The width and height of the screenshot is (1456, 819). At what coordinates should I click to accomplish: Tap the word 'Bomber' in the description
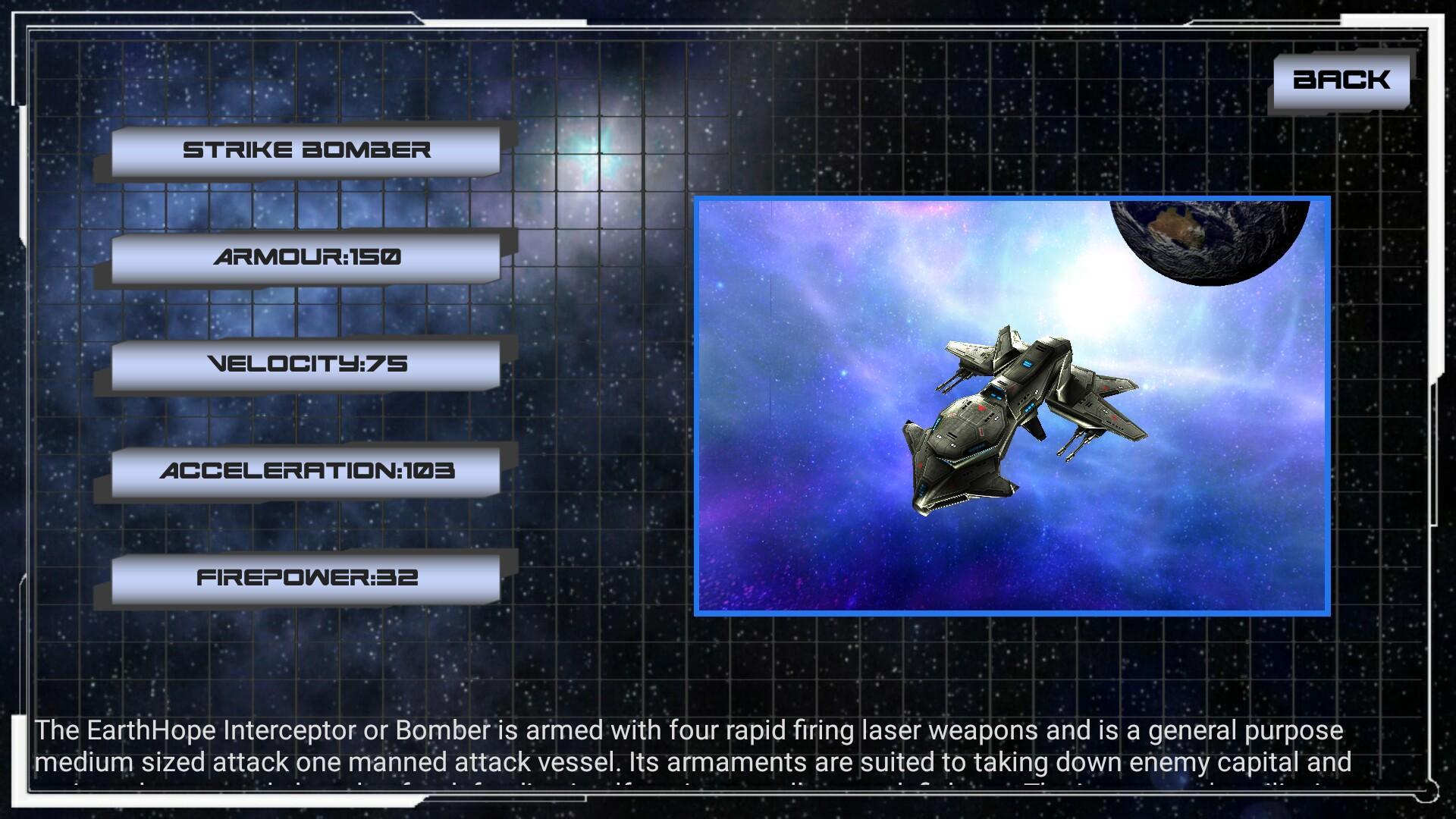click(x=441, y=732)
